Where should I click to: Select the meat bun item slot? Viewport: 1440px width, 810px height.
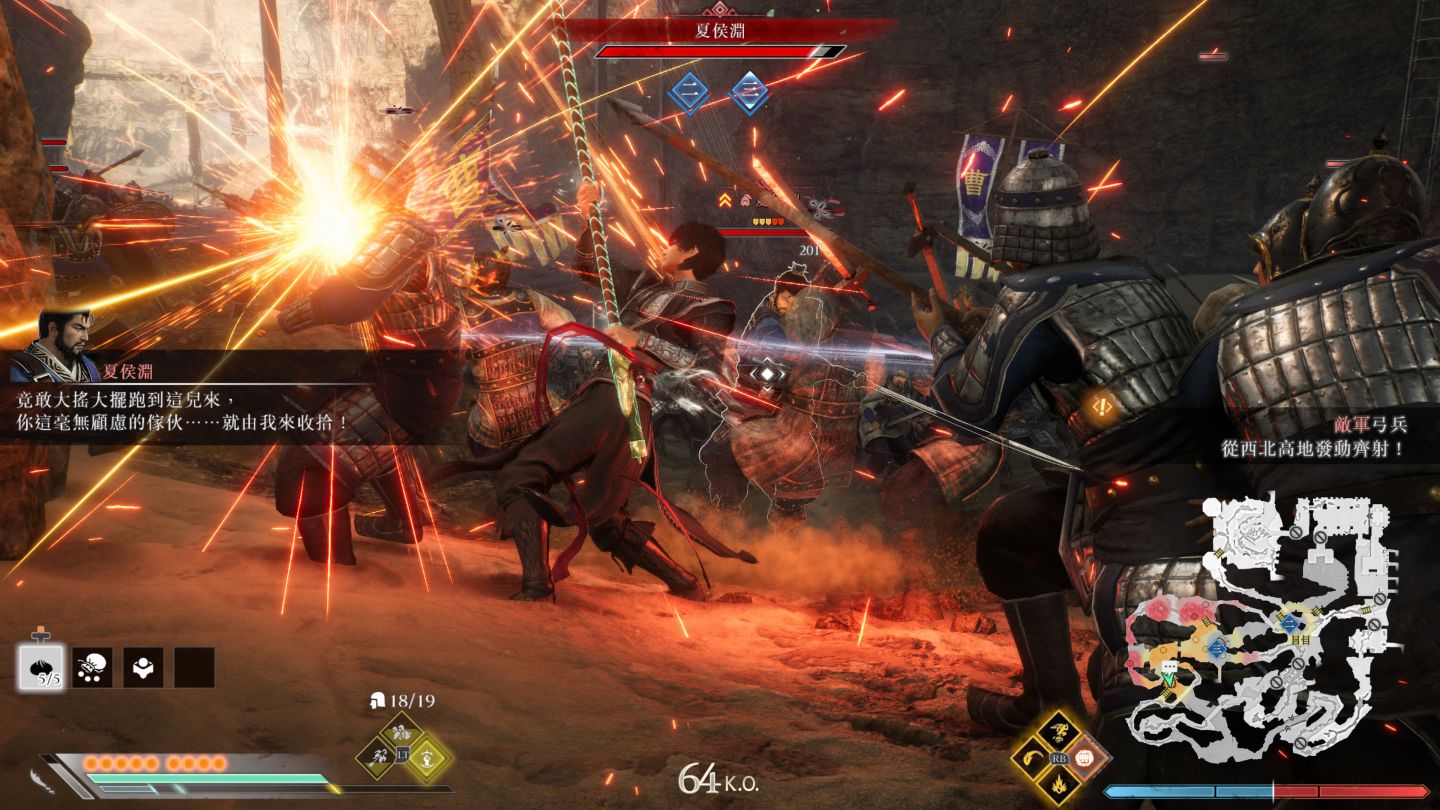click(41, 667)
